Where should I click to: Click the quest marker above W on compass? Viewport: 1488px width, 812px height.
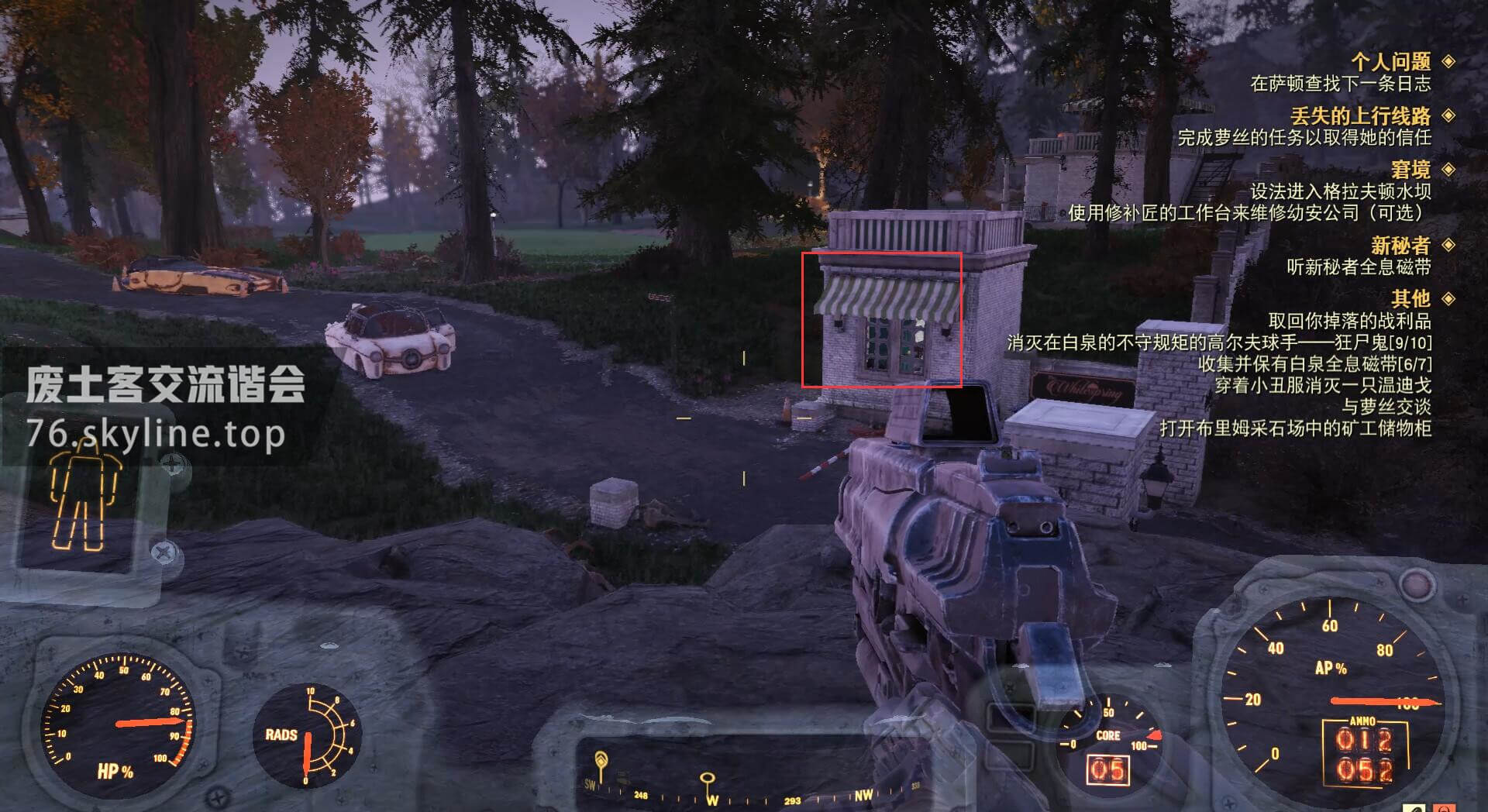[x=707, y=779]
